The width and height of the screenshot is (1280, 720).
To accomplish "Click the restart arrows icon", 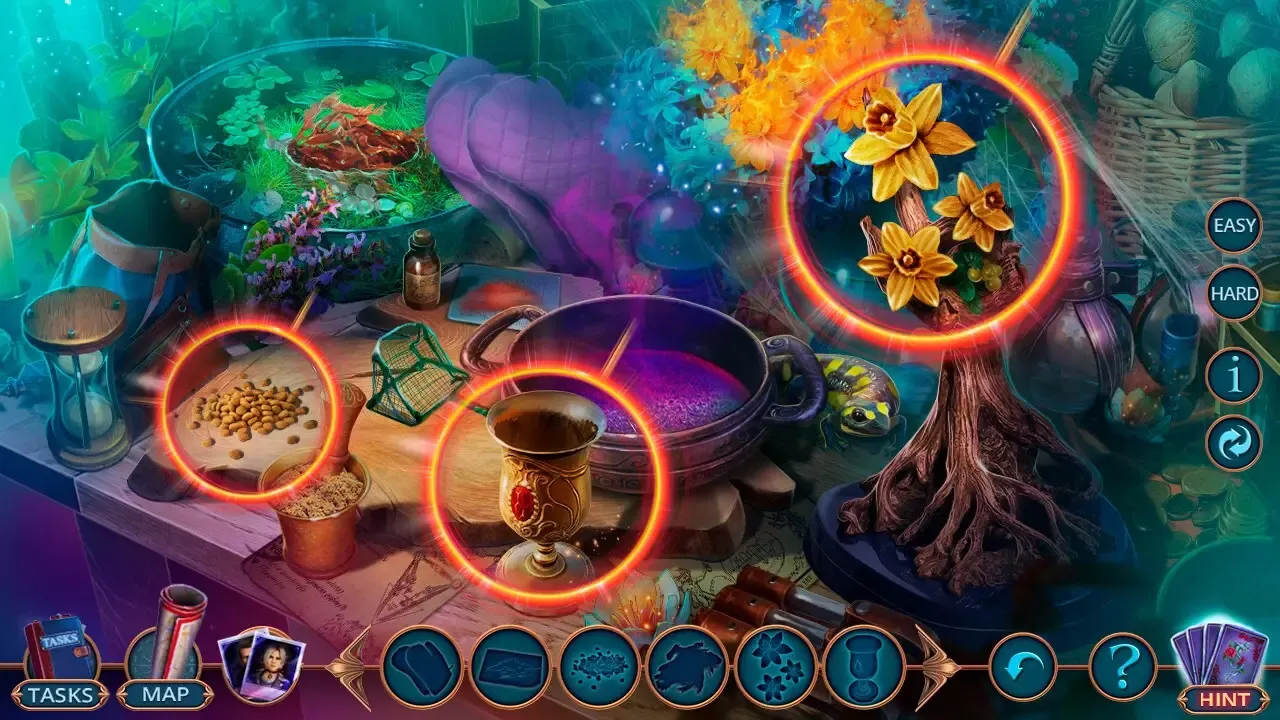I will coord(1233,440).
